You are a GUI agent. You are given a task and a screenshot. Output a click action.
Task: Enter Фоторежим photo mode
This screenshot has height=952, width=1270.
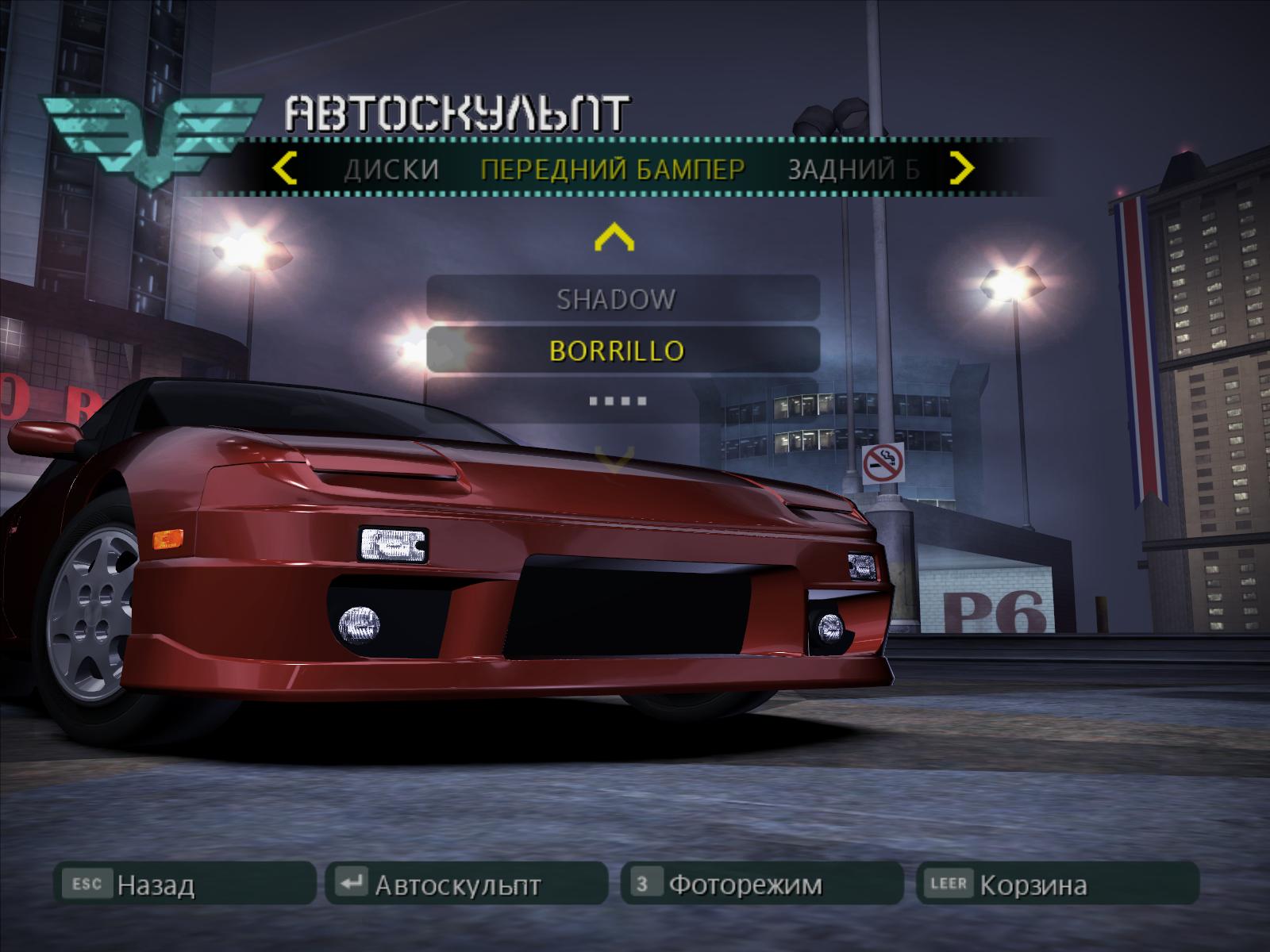pyautogui.click(x=761, y=883)
